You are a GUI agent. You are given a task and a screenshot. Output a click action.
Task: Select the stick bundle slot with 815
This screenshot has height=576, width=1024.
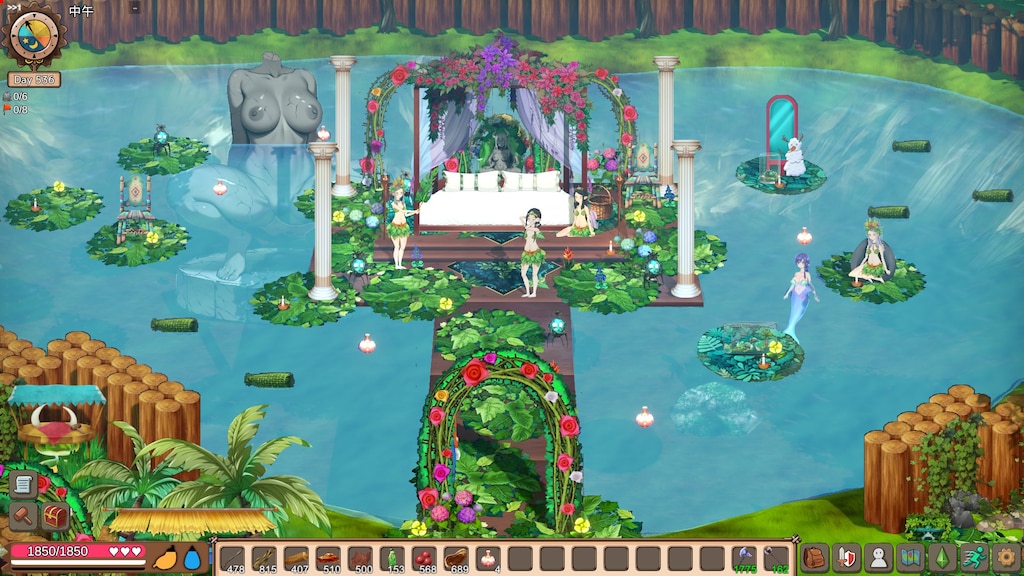[264, 559]
